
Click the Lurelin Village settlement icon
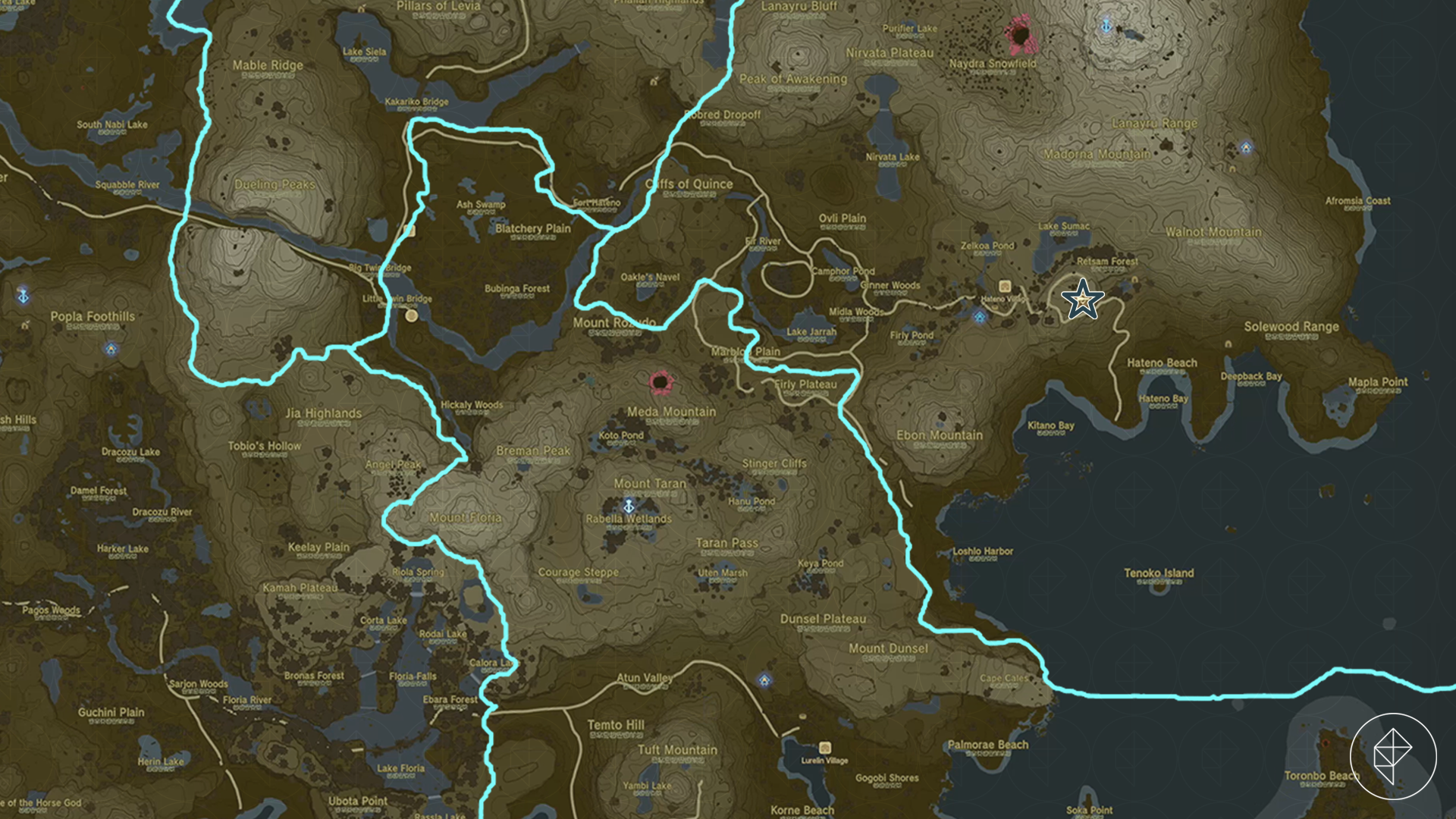pos(824,746)
